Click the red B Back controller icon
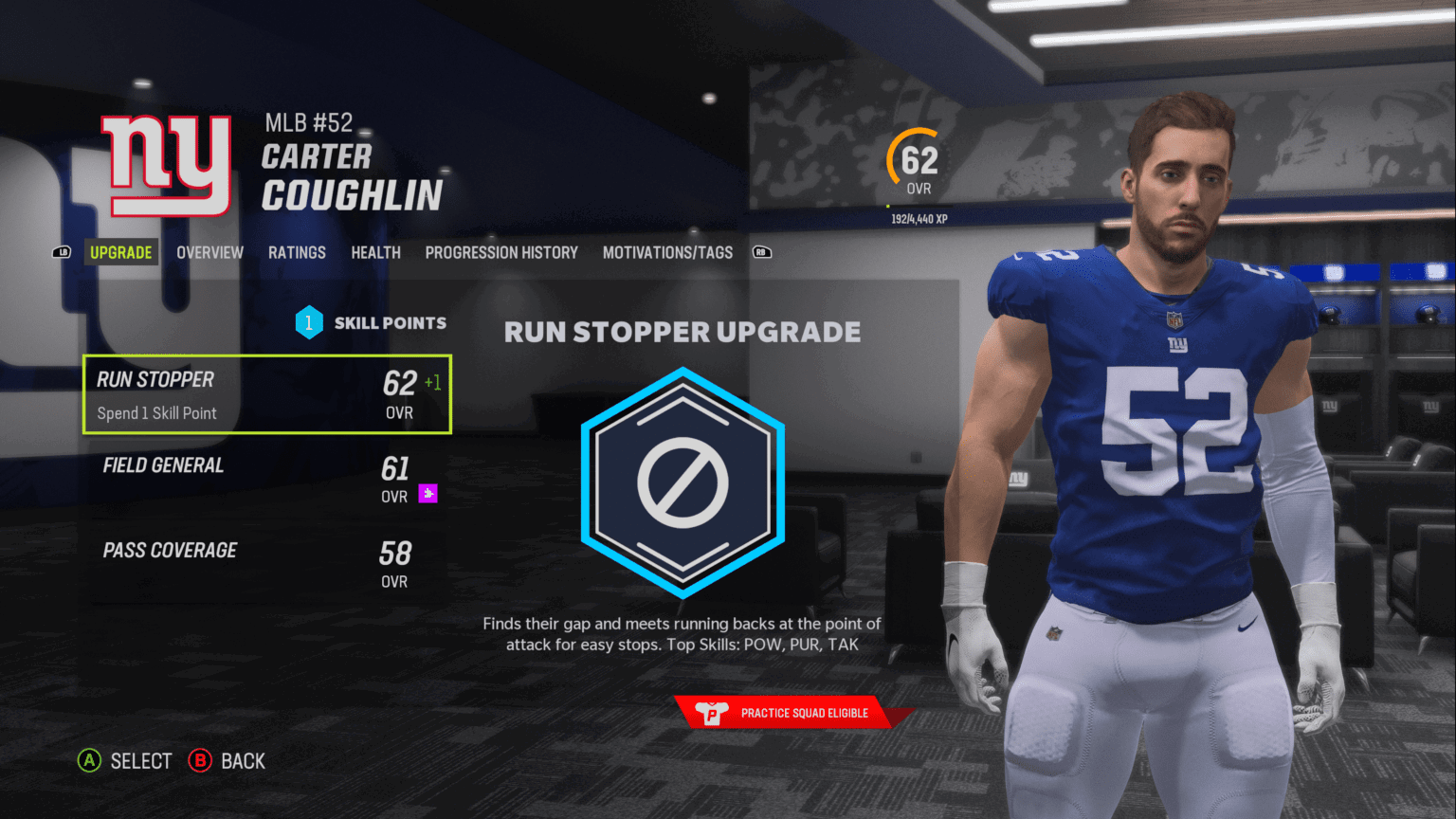The image size is (1456, 819). click(199, 760)
